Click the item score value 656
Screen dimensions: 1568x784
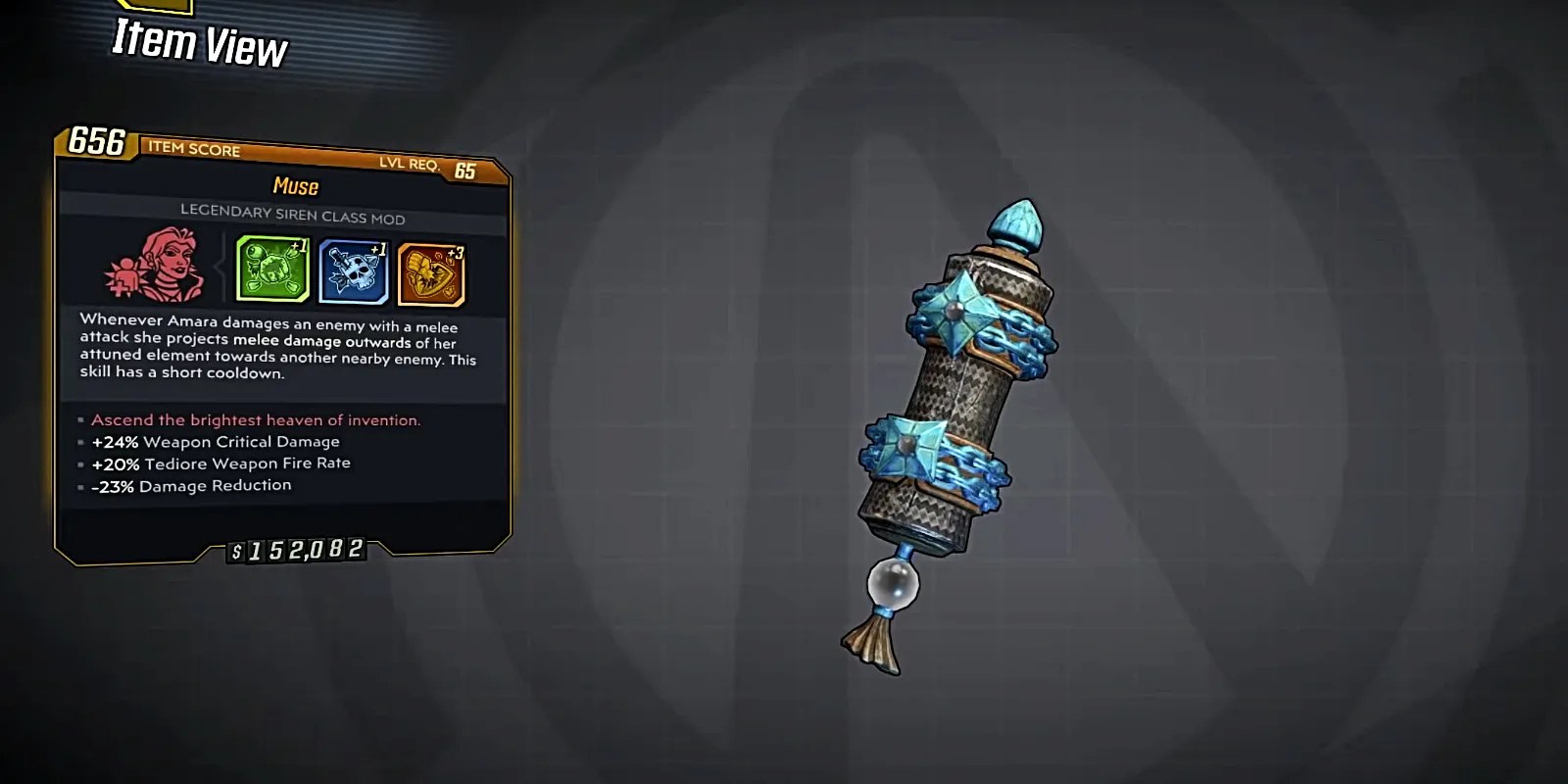click(95, 143)
